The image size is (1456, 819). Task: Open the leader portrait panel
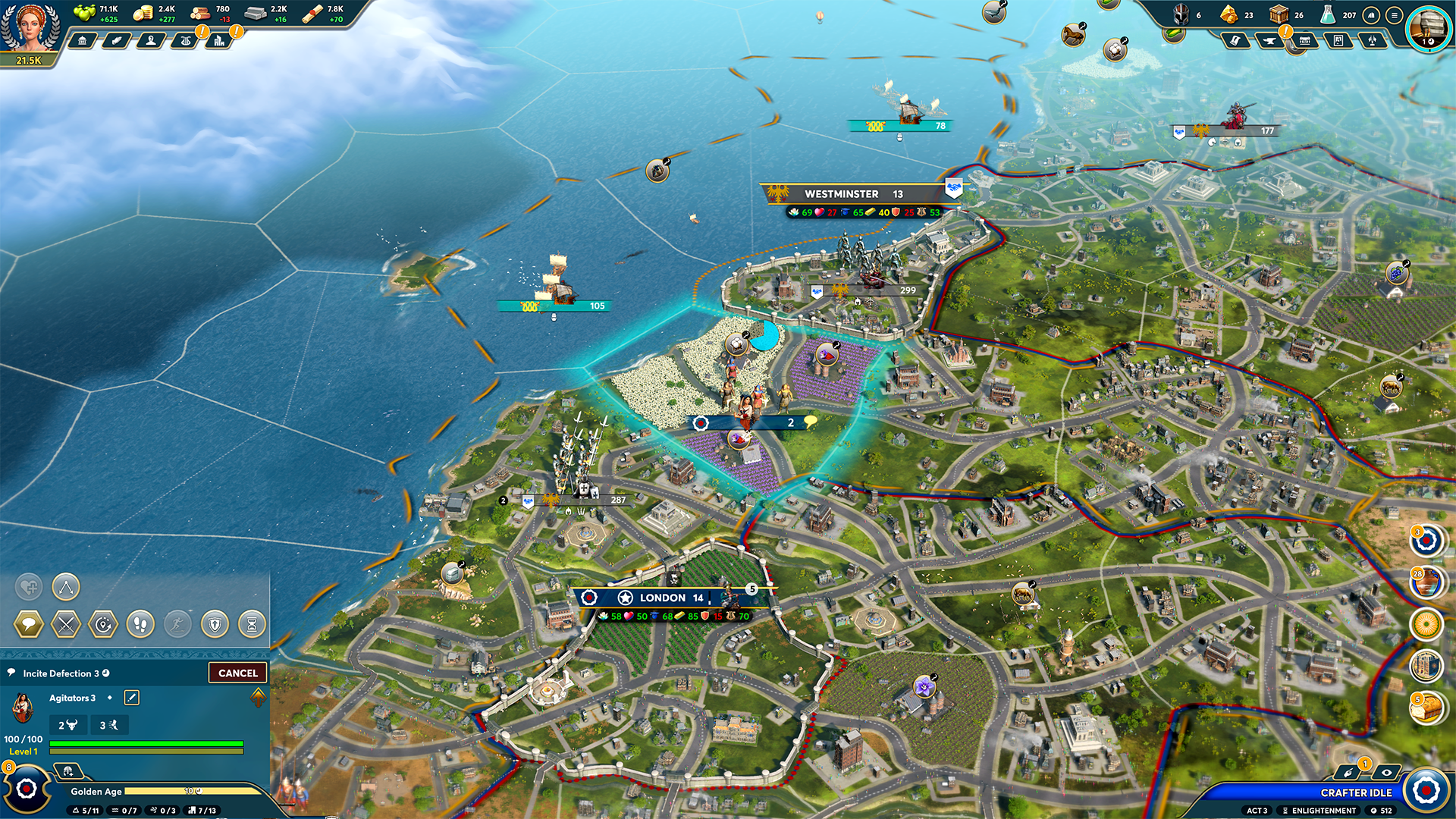coord(29,27)
